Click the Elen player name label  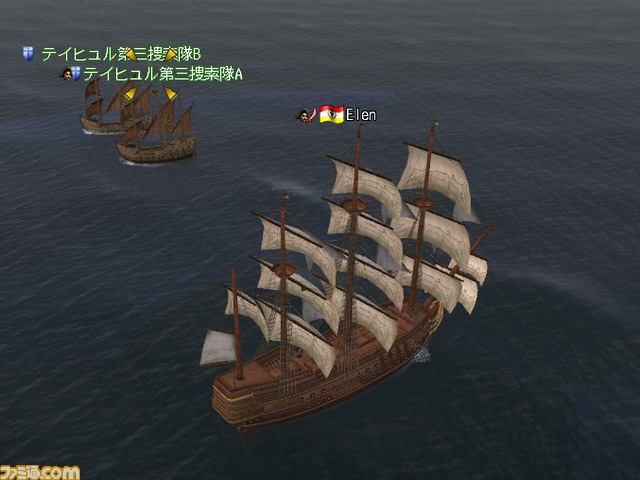coord(361,115)
